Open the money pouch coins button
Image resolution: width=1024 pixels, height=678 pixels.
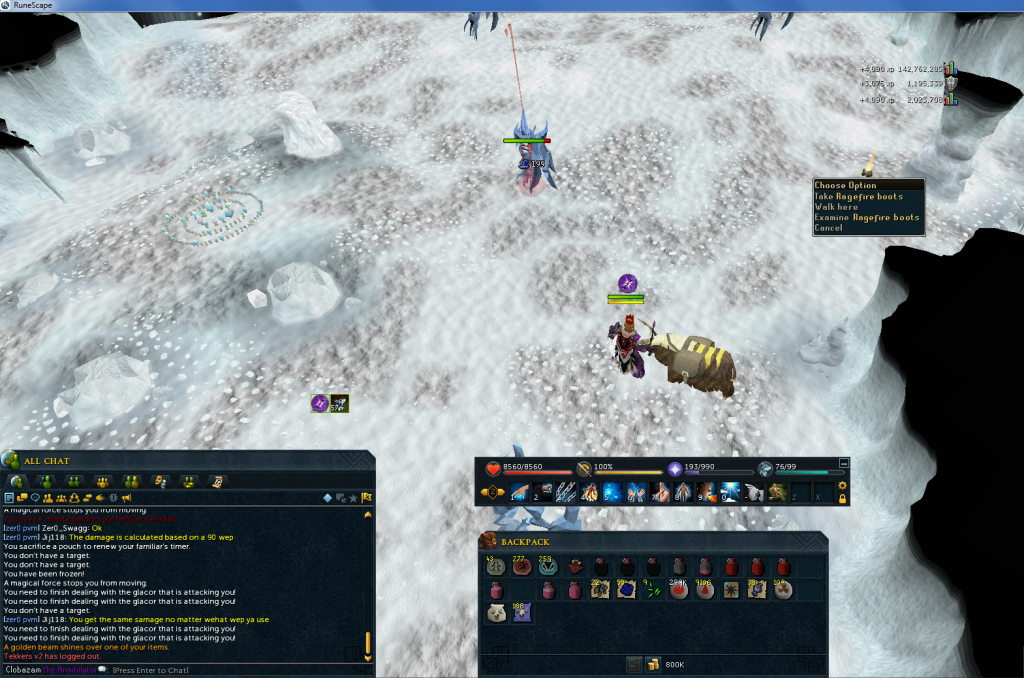coord(652,664)
